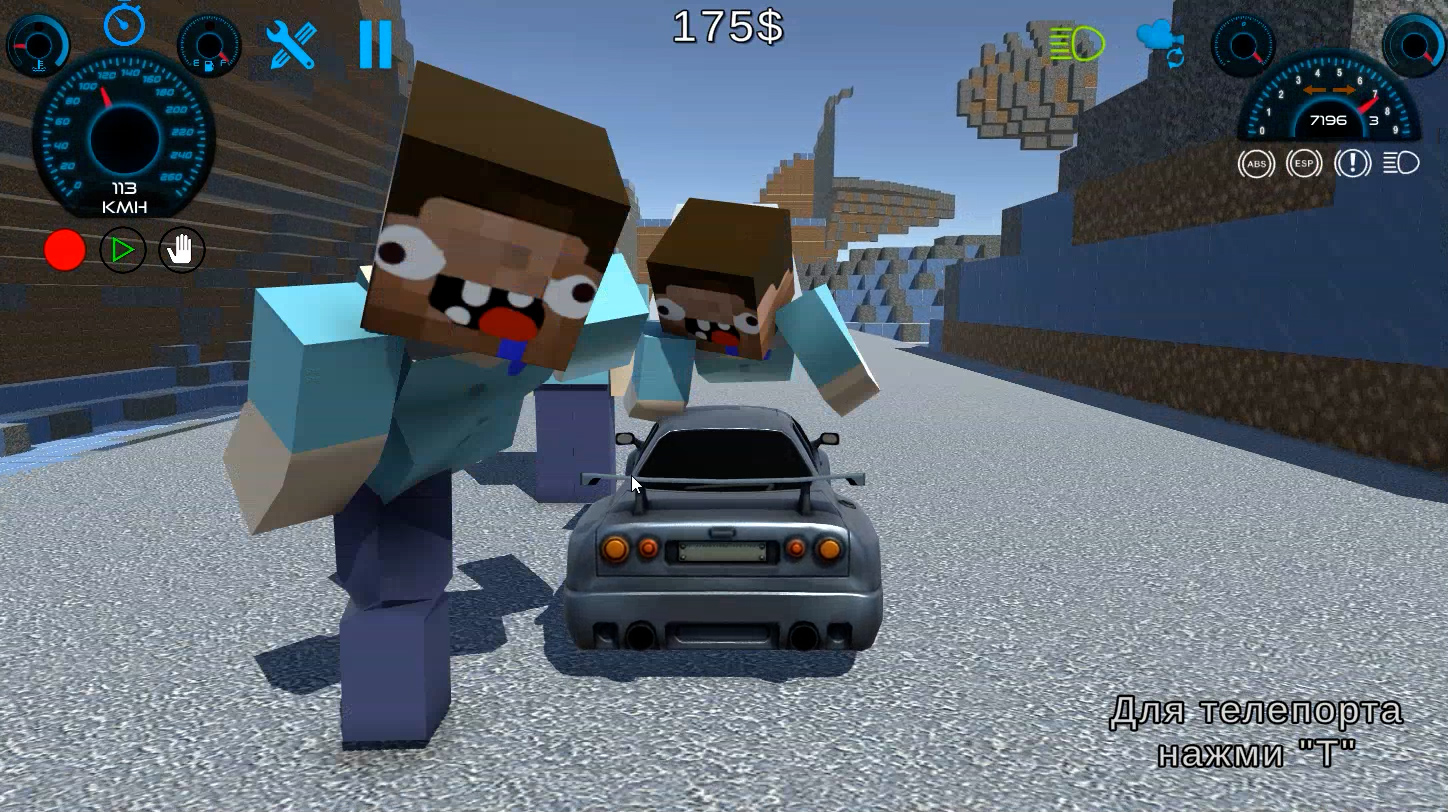1448x812 pixels.
Task: Click the headlight indicator under the tachometer
Action: pos(1400,163)
